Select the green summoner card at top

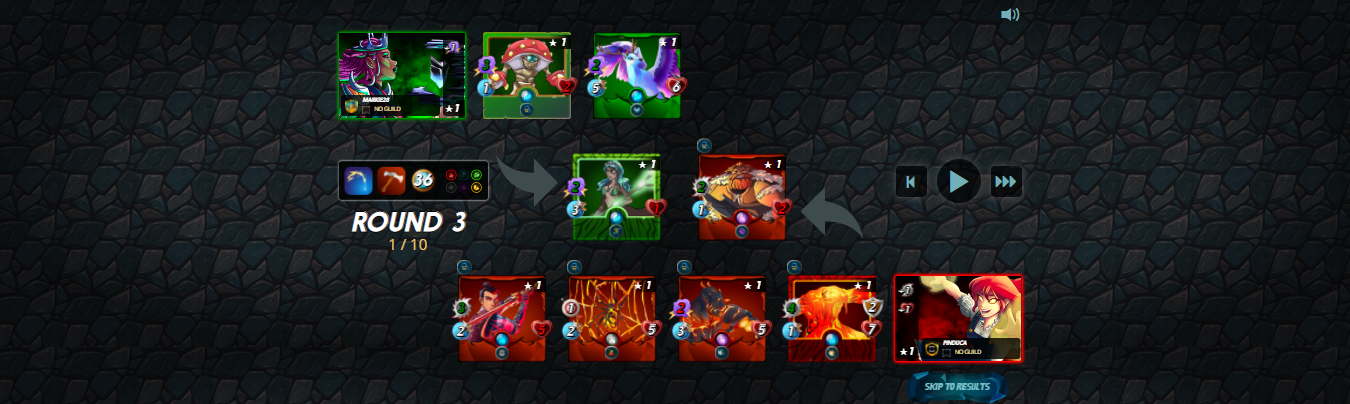tap(402, 76)
